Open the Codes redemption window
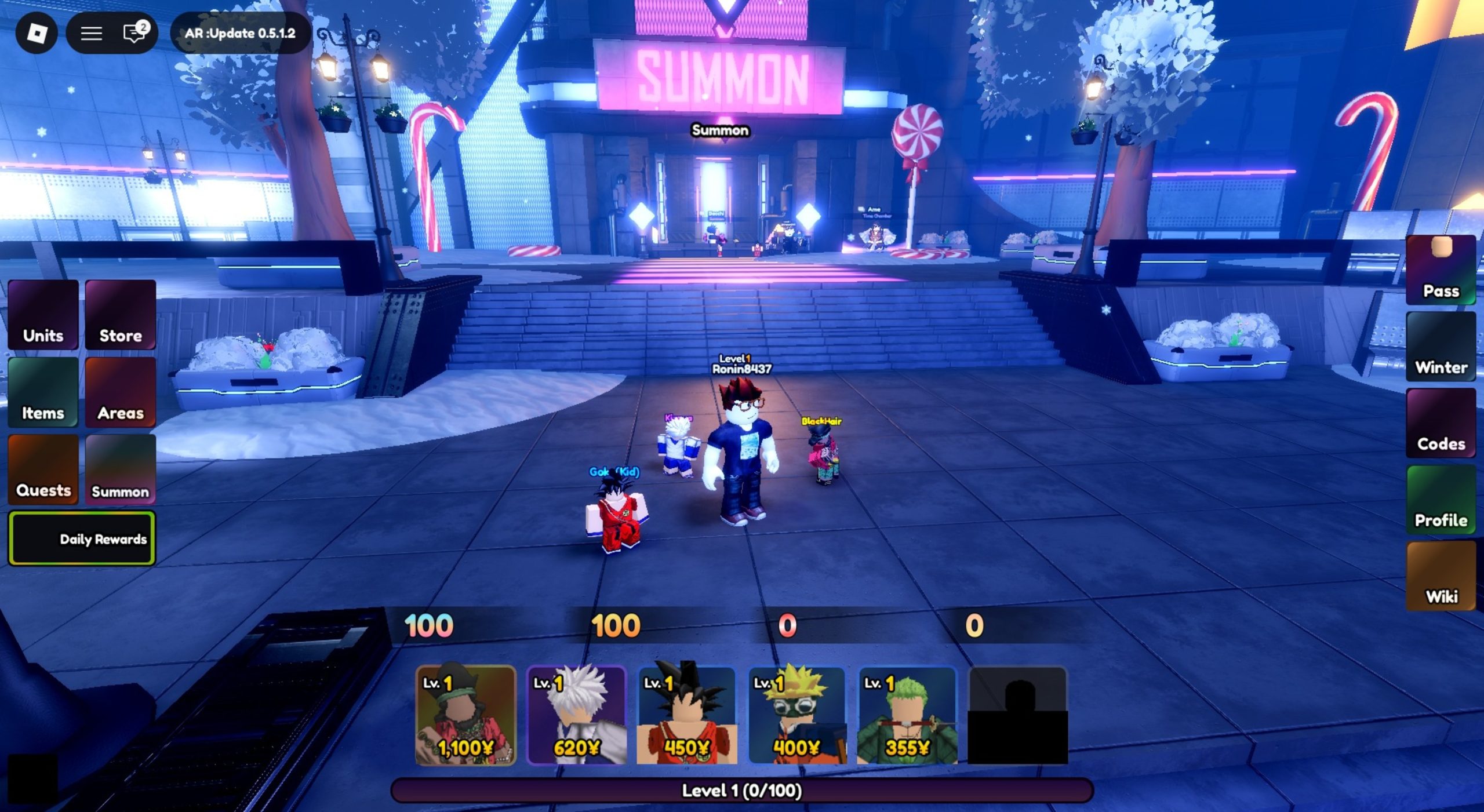1484x812 pixels. 1441,423
